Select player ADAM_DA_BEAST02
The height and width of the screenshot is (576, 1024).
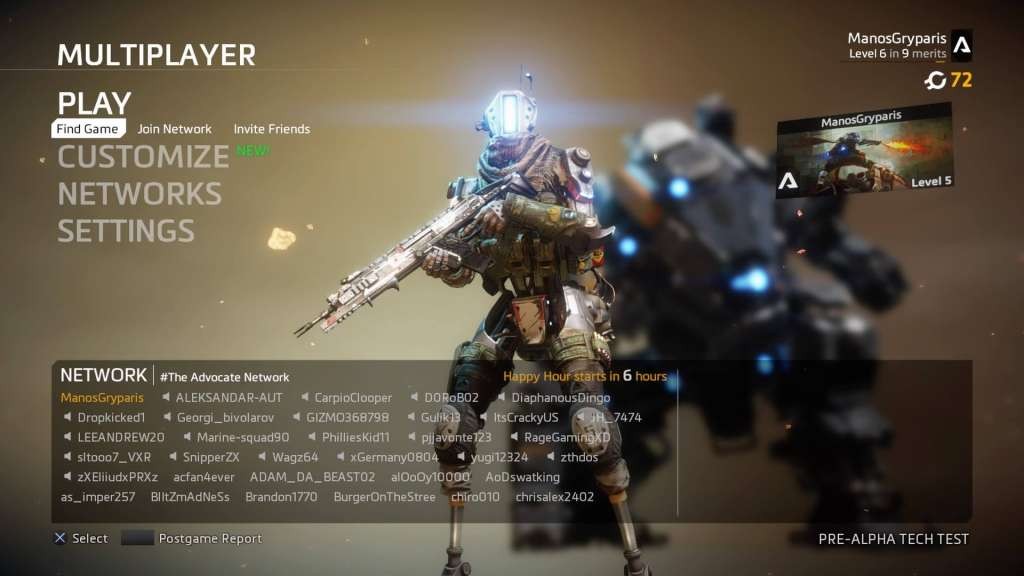pyautogui.click(x=312, y=477)
